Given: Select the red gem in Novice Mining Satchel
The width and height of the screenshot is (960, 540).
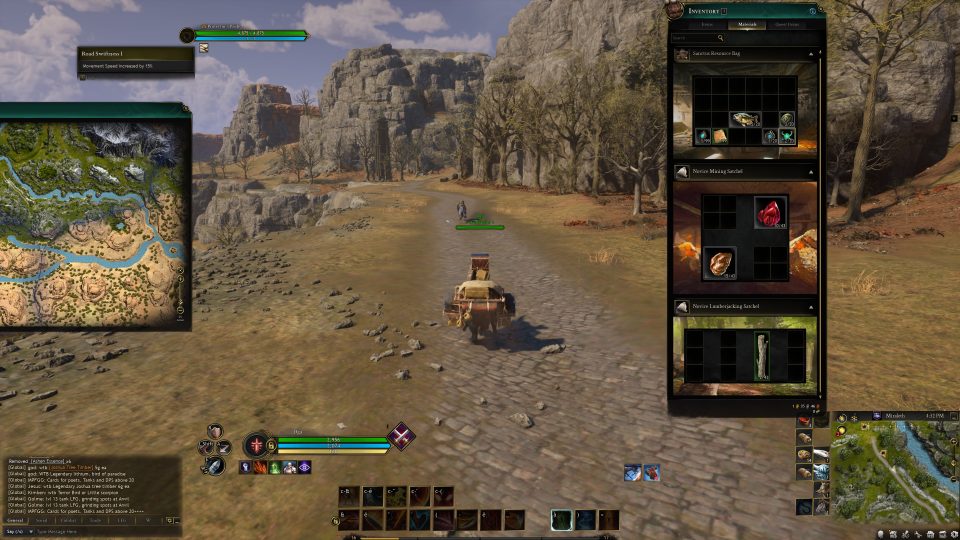Looking at the screenshot, I should pos(769,213).
